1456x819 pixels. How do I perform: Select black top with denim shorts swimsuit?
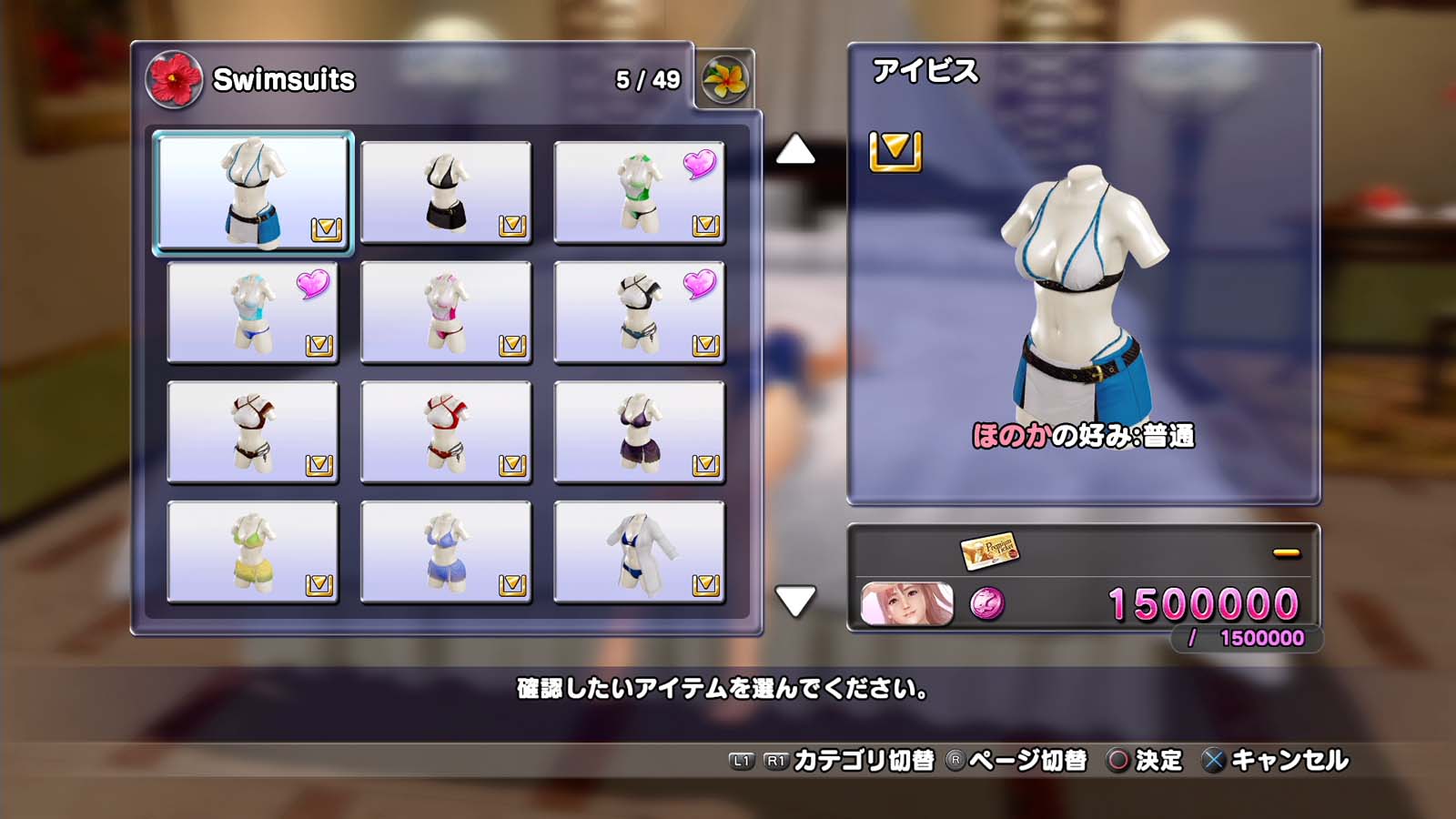(x=639, y=312)
